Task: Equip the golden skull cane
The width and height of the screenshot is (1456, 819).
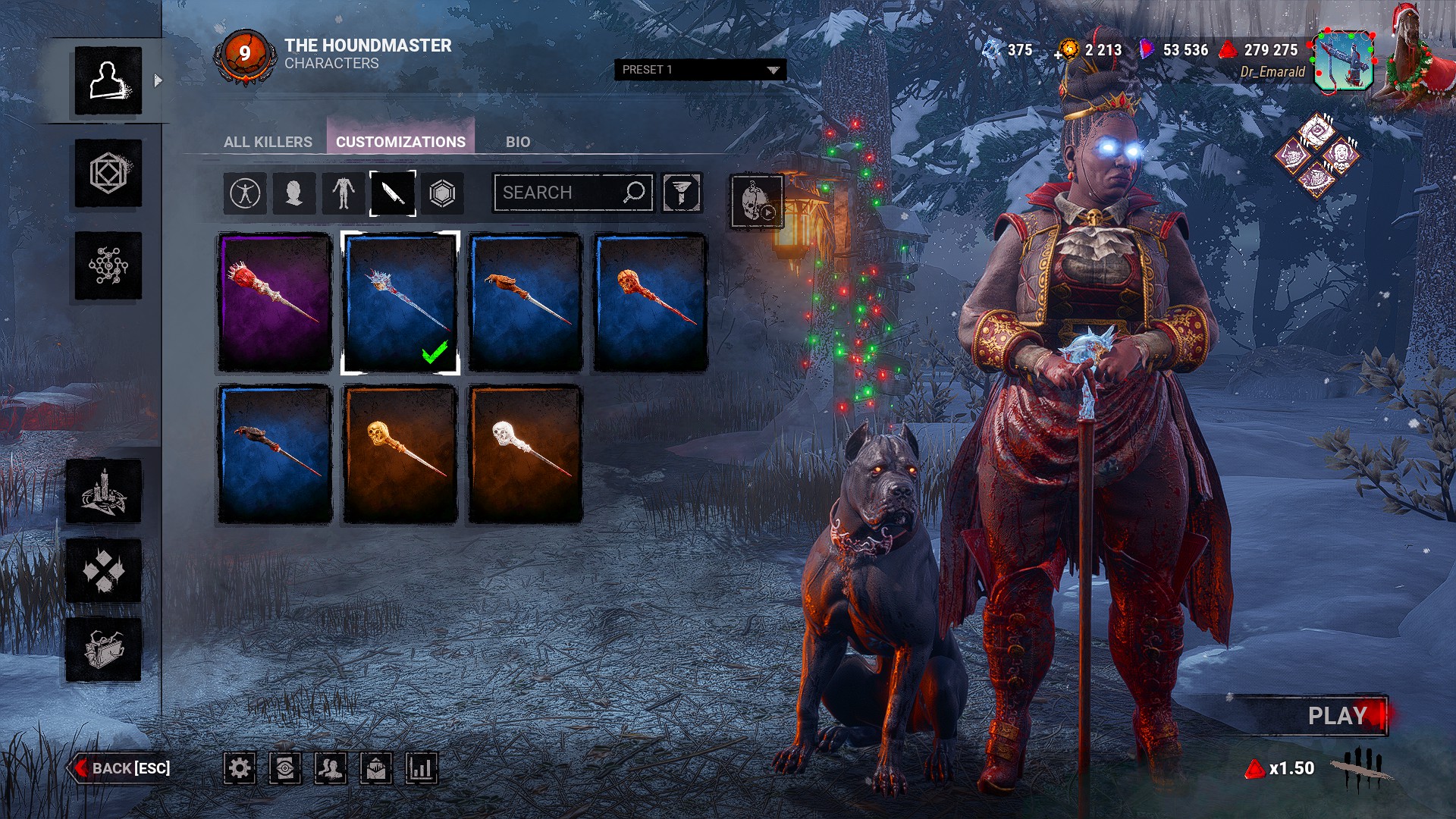Action: [x=400, y=453]
